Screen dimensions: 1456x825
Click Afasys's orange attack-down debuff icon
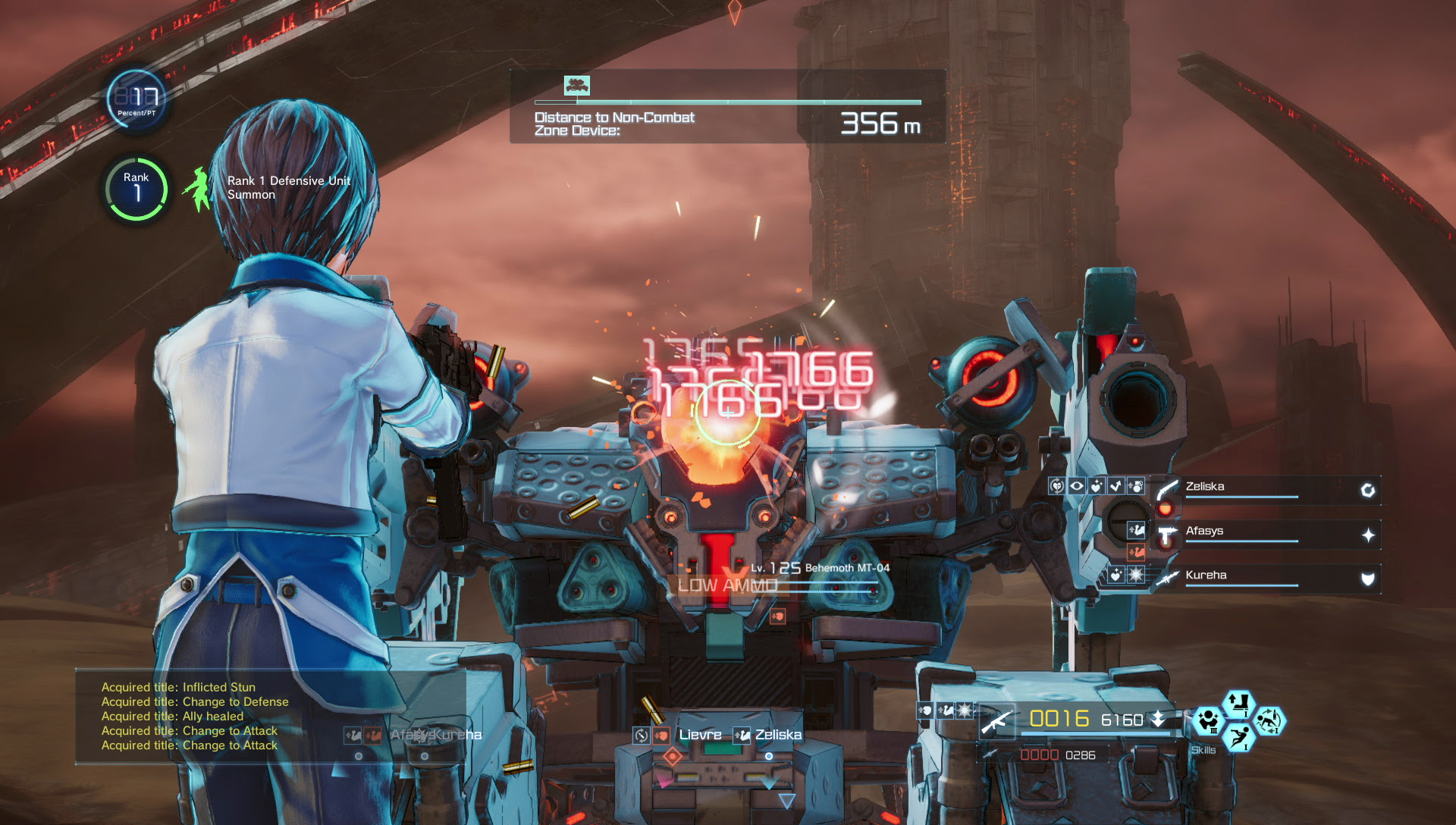point(1135,552)
